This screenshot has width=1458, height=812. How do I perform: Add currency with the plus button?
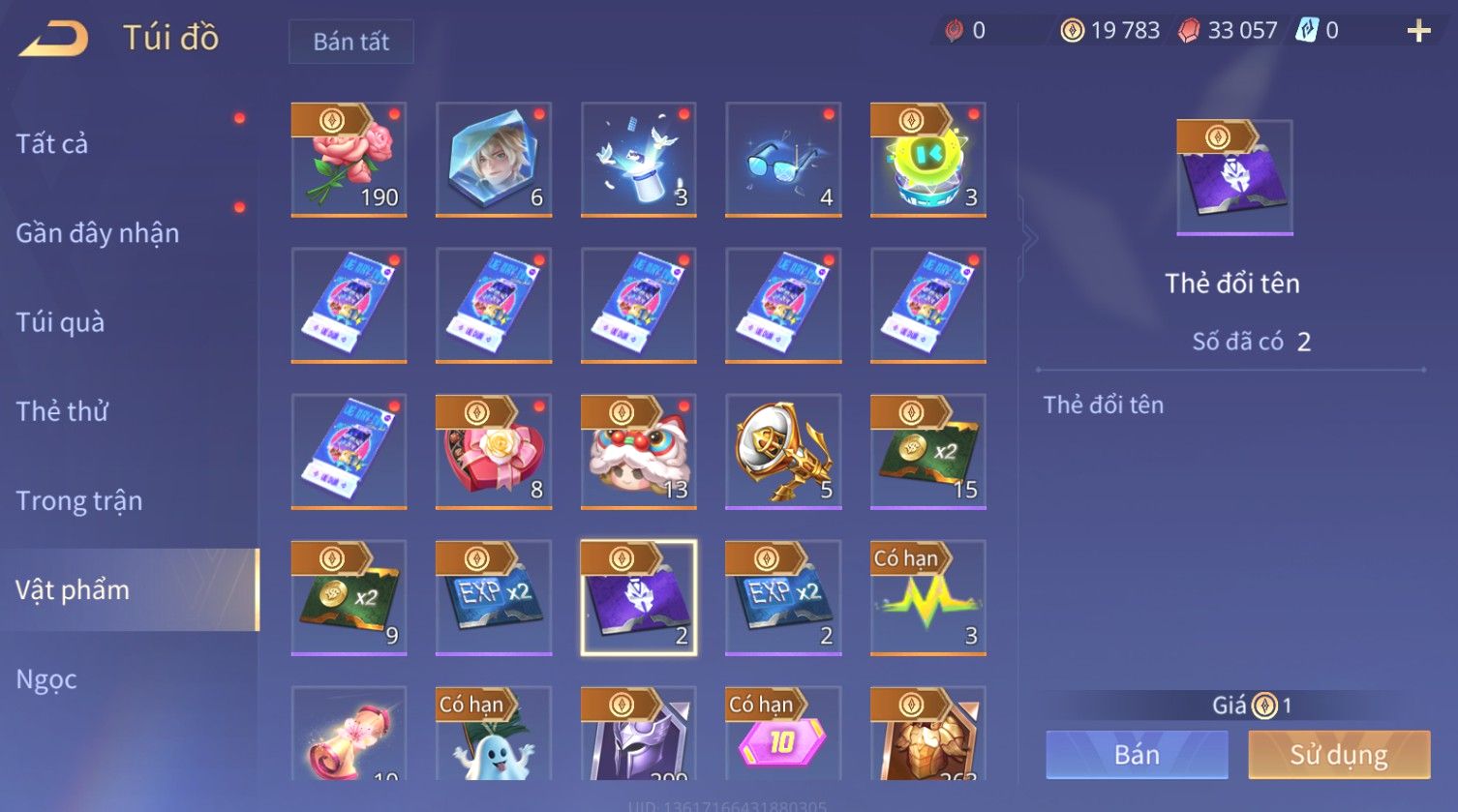point(1418,32)
